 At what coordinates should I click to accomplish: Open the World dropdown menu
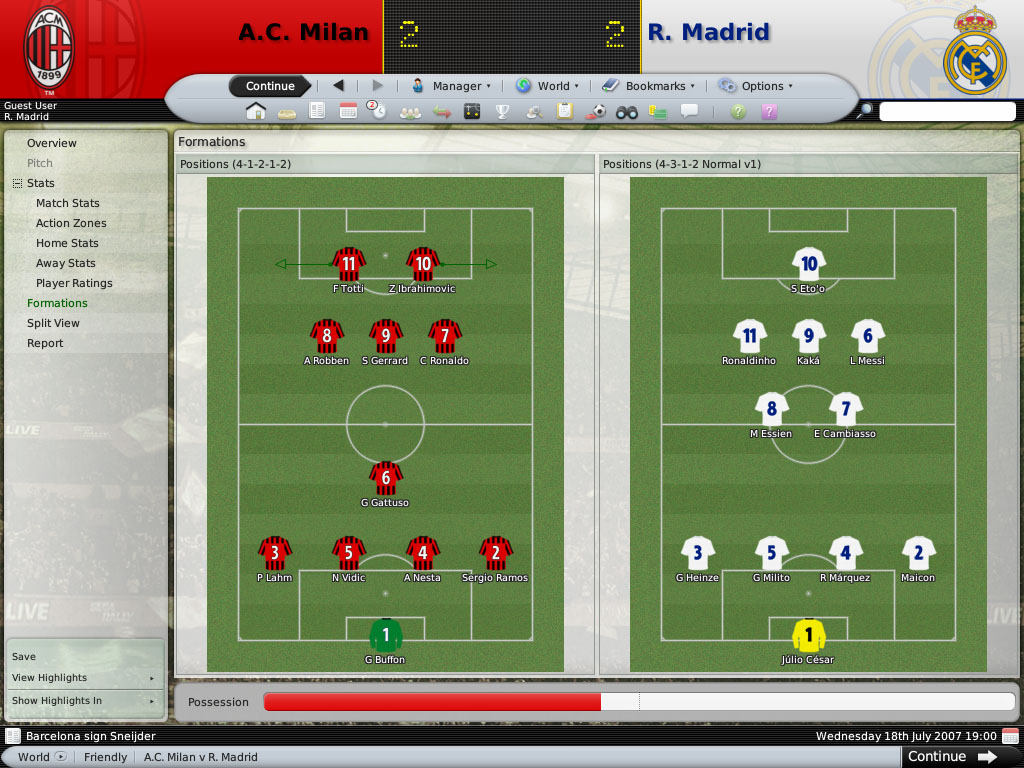(x=547, y=86)
